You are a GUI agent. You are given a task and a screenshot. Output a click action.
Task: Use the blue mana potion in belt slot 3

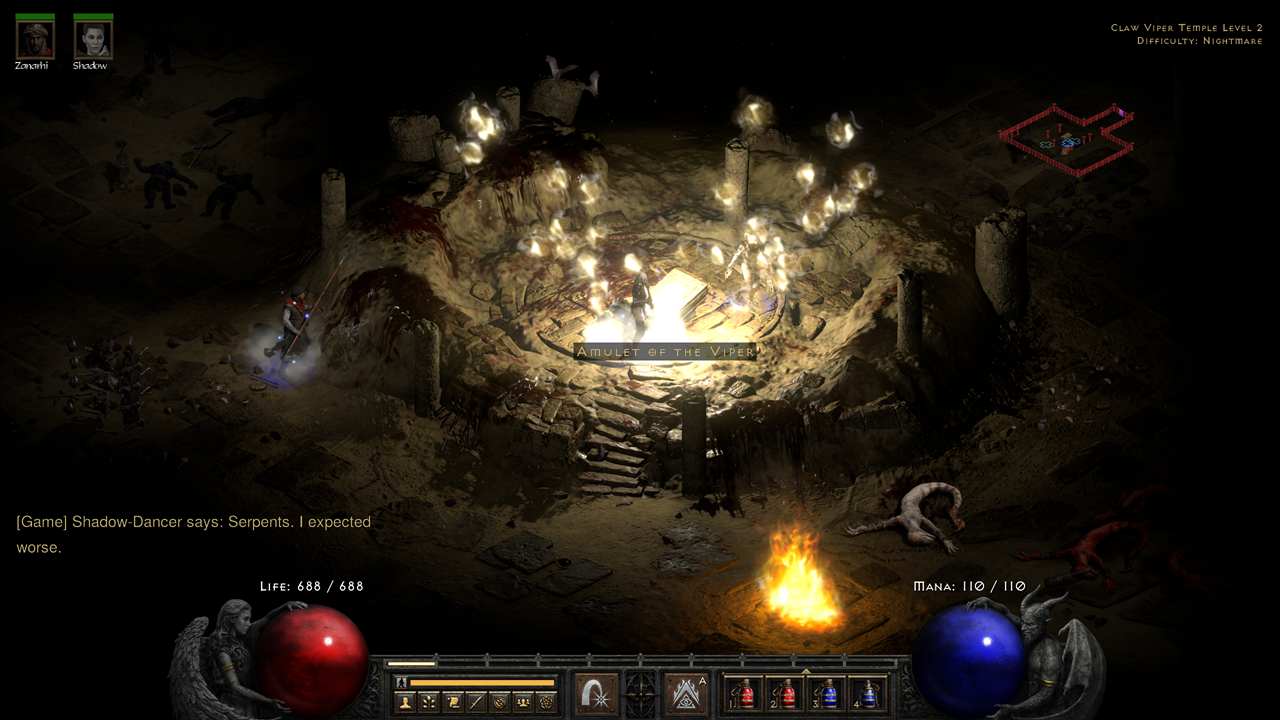pyautogui.click(x=827, y=694)
